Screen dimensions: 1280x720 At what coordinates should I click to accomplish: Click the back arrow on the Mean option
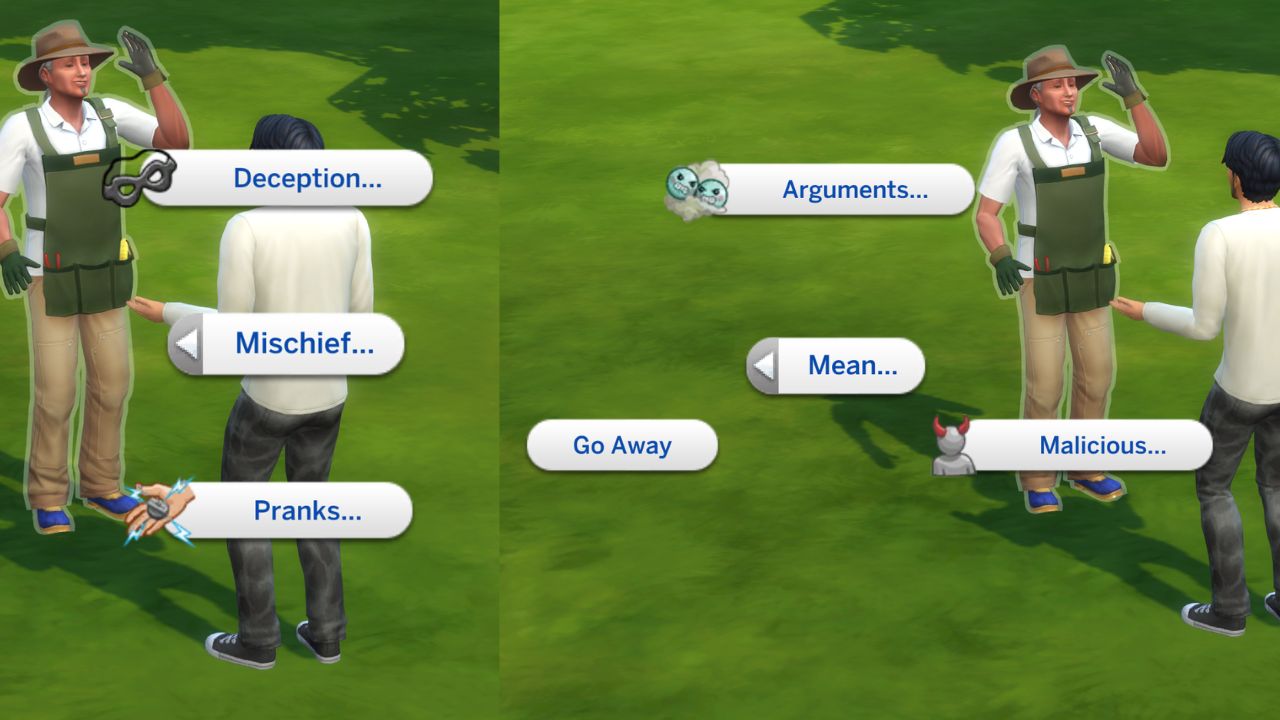click(x=765, y=366)
